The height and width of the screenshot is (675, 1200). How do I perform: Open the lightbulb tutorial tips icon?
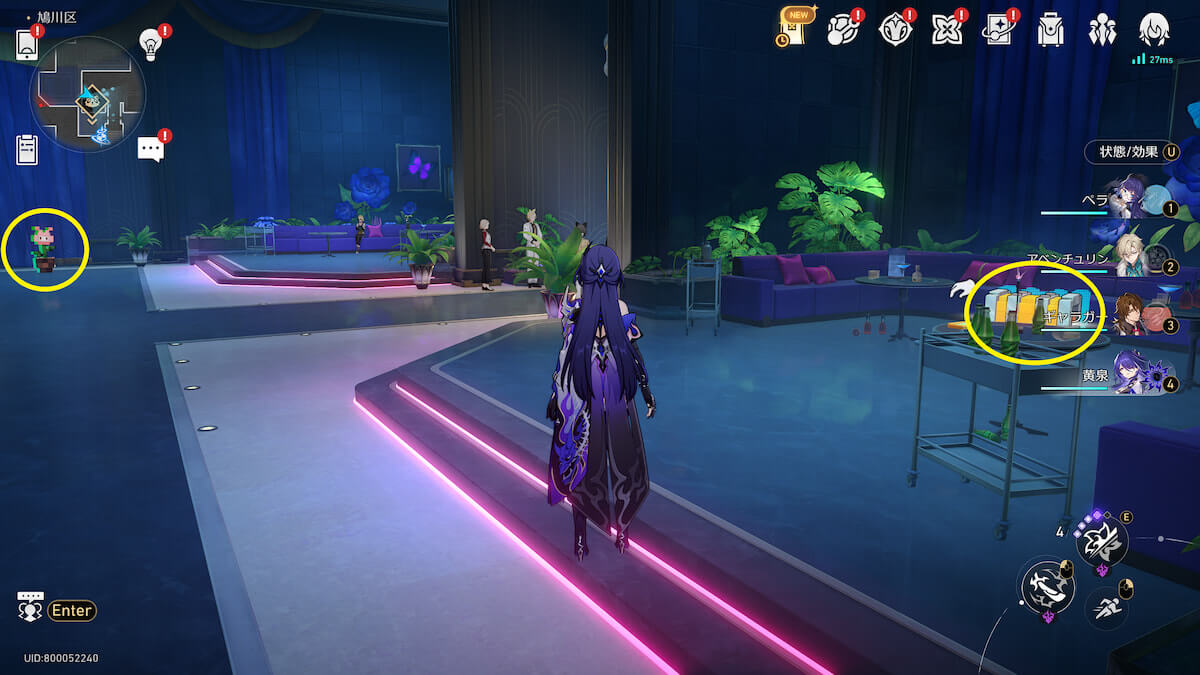click(150, 43)
